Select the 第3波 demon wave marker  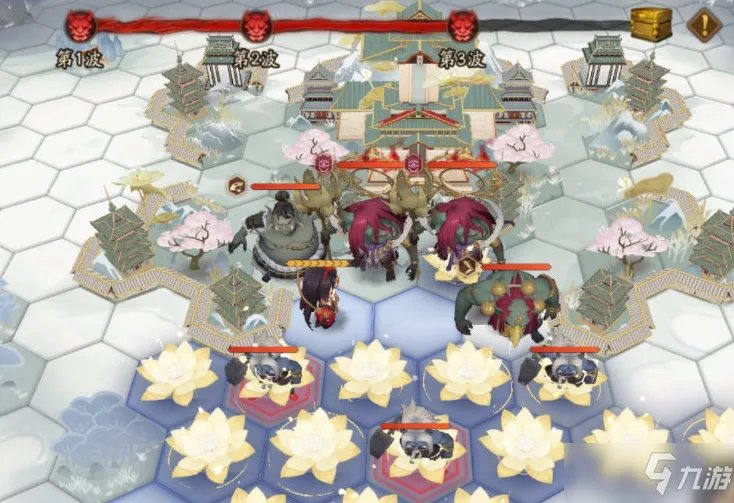click(x=463, y=25)
